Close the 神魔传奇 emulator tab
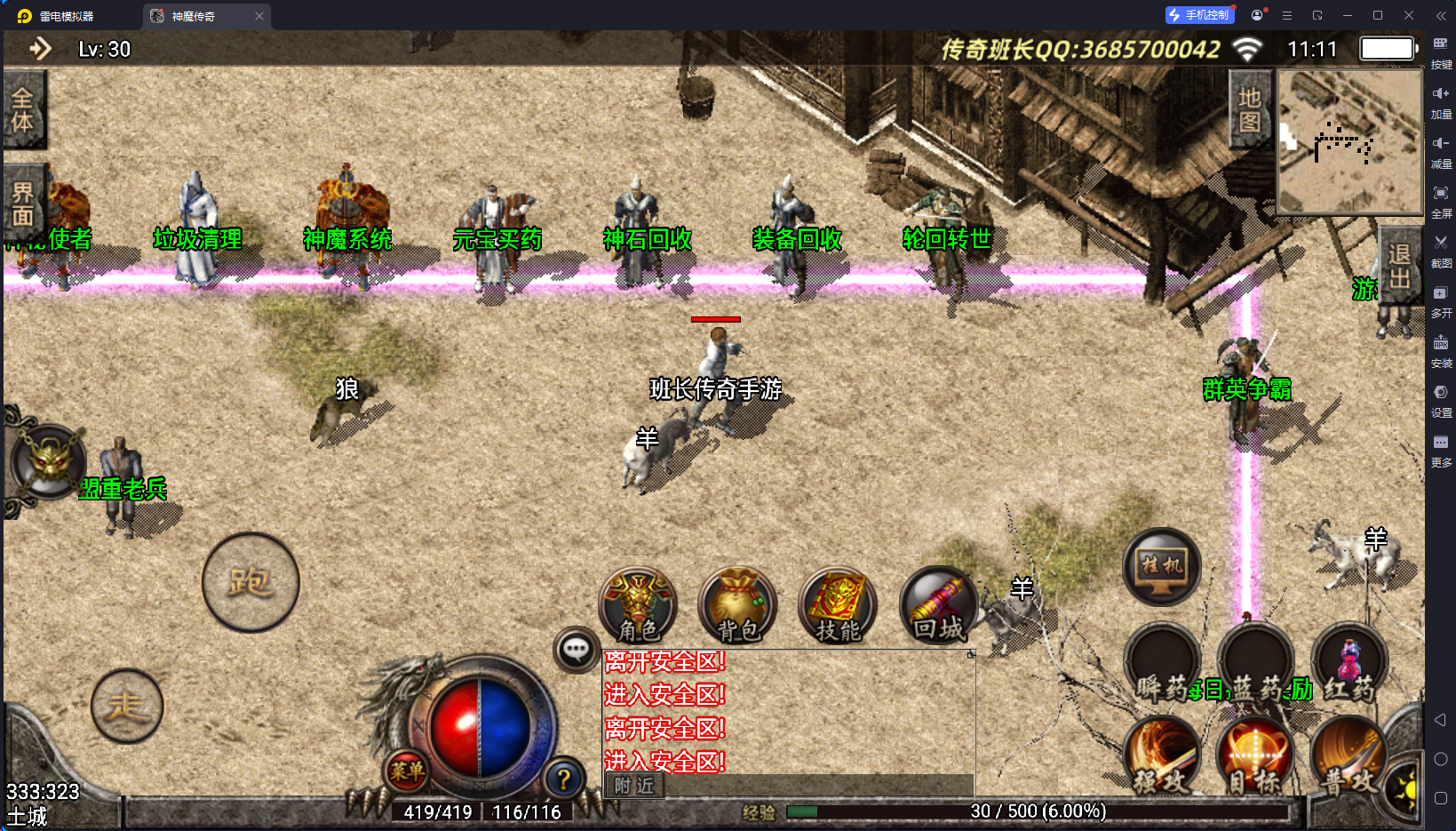 (259, 16)
